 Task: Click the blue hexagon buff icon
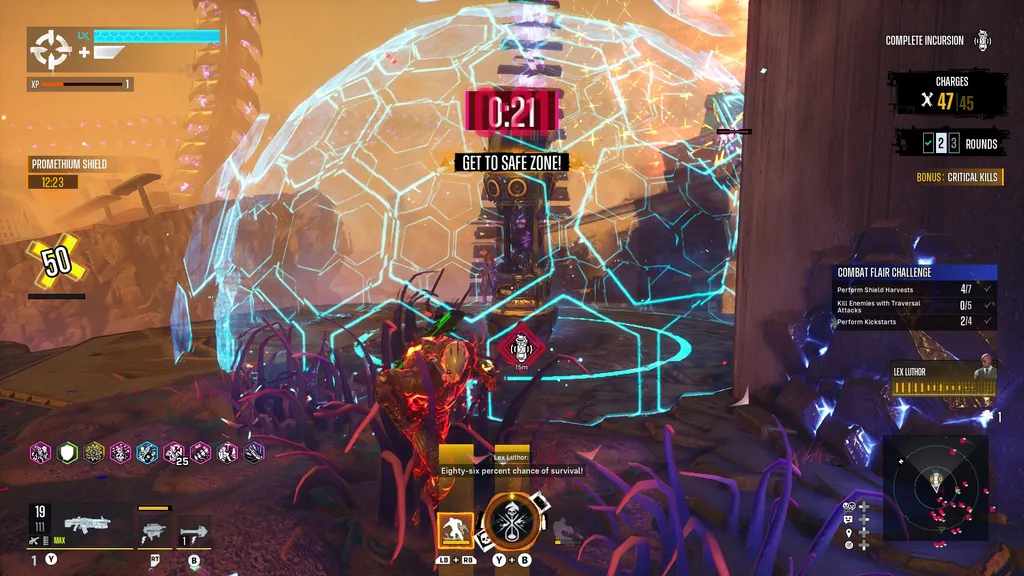147,452
